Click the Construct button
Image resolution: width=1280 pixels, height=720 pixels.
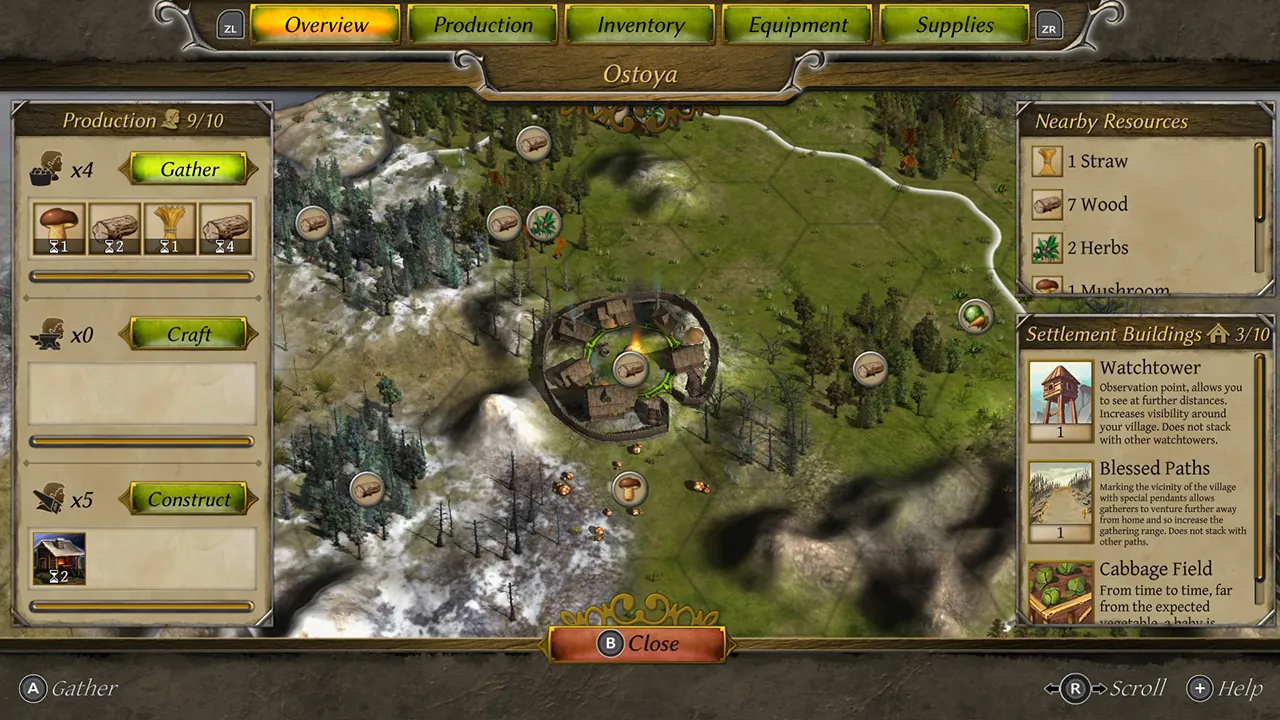tap(189, 499)
